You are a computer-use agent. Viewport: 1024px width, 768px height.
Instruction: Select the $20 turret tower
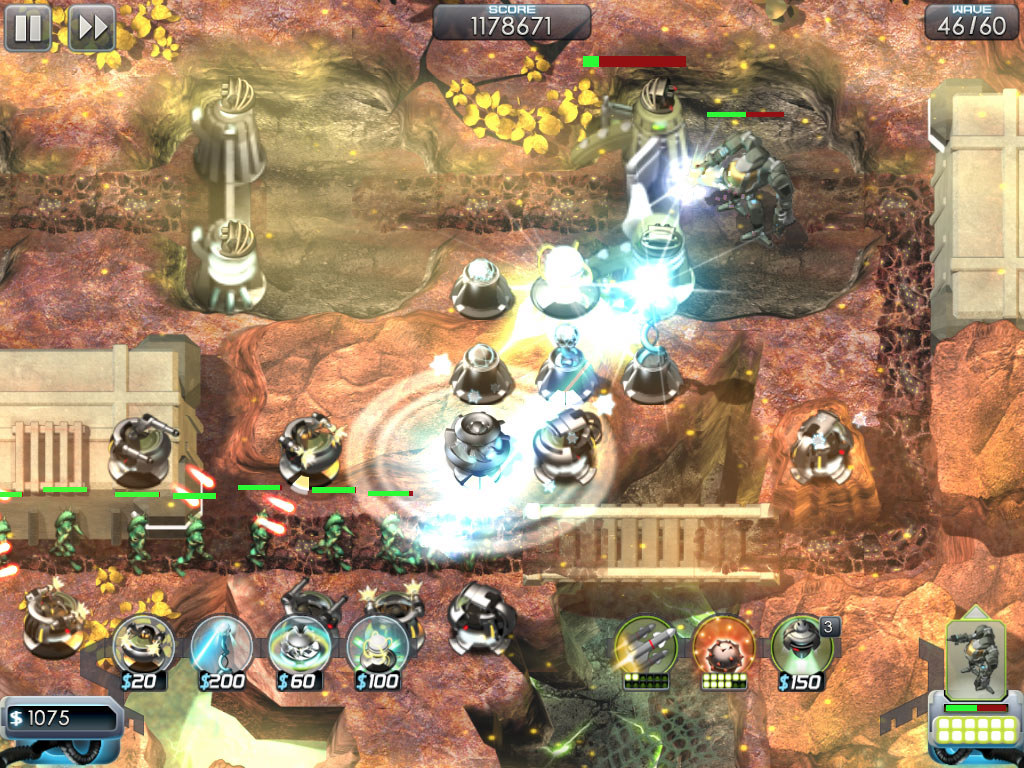coord(142,645)
